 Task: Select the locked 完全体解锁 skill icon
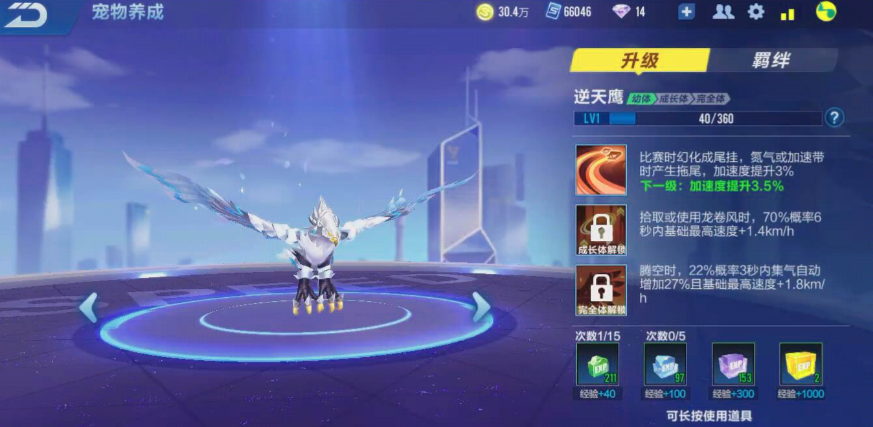pos(601,291)
